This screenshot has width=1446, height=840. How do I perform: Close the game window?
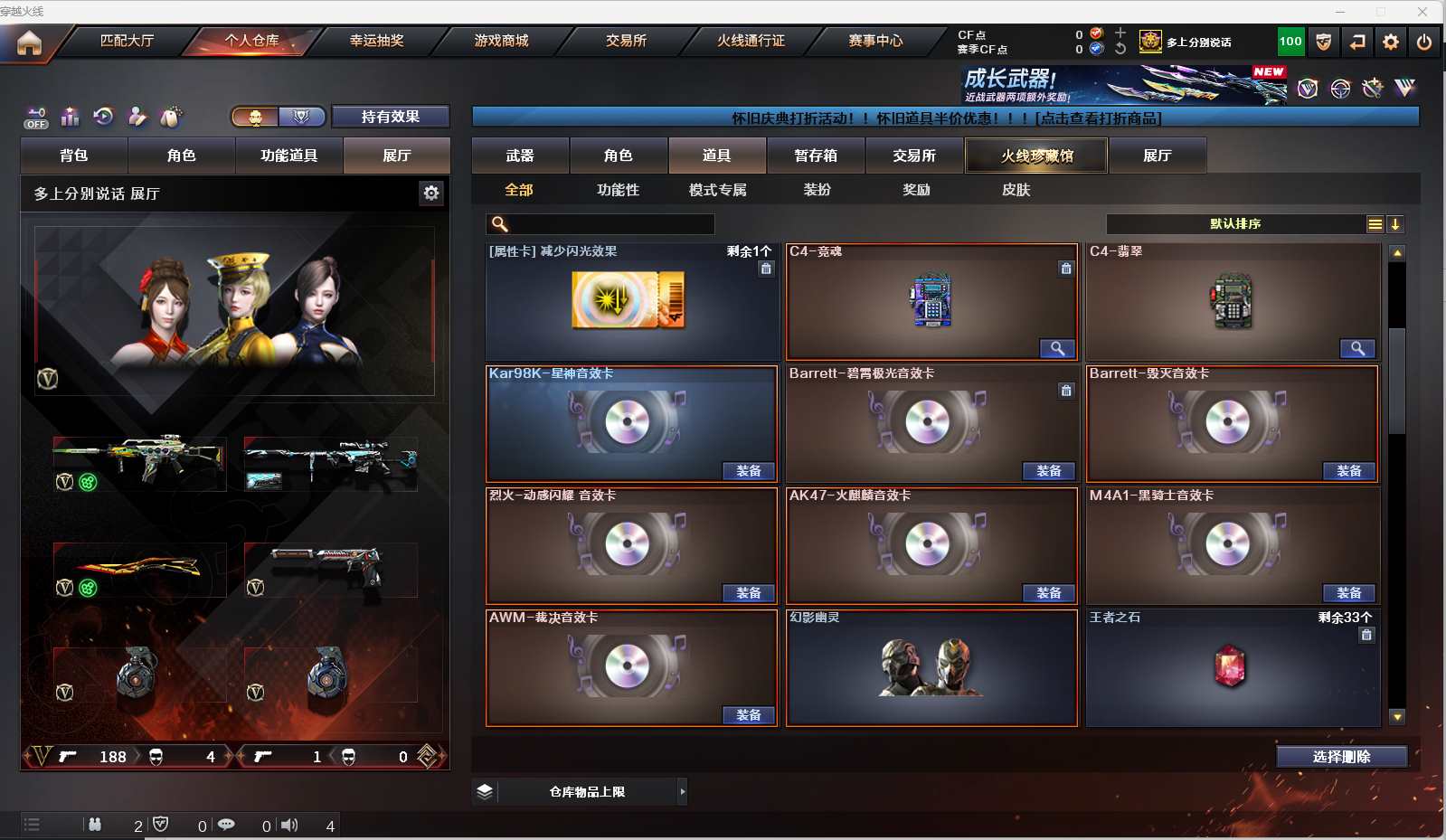tap(1422, 12)
